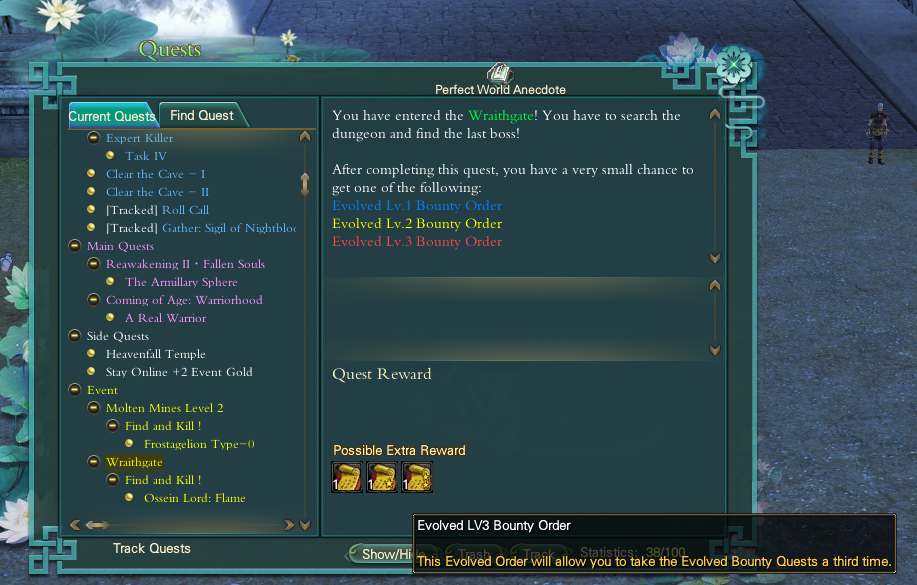Screen dimensions: 917x585
Task: Open the Gather: Sigil of Nightblood quest
Action: (x=200, y=228)
